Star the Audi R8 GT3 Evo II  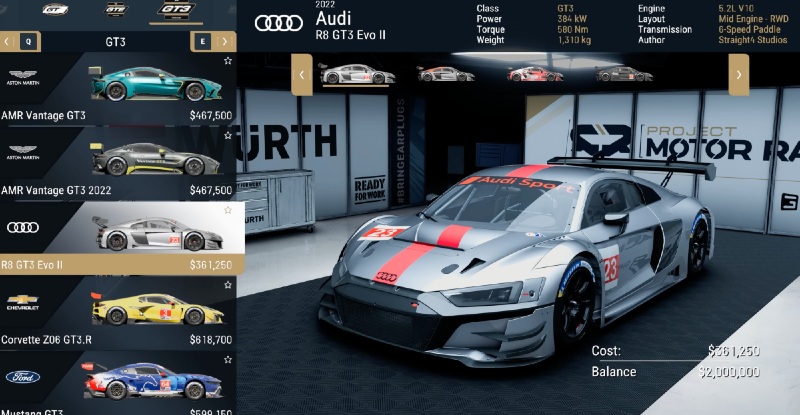228,210
